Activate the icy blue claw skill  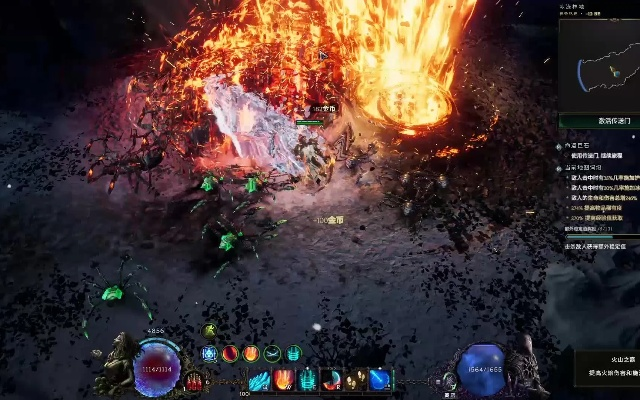pyautogui.click(x=260, y=380)
